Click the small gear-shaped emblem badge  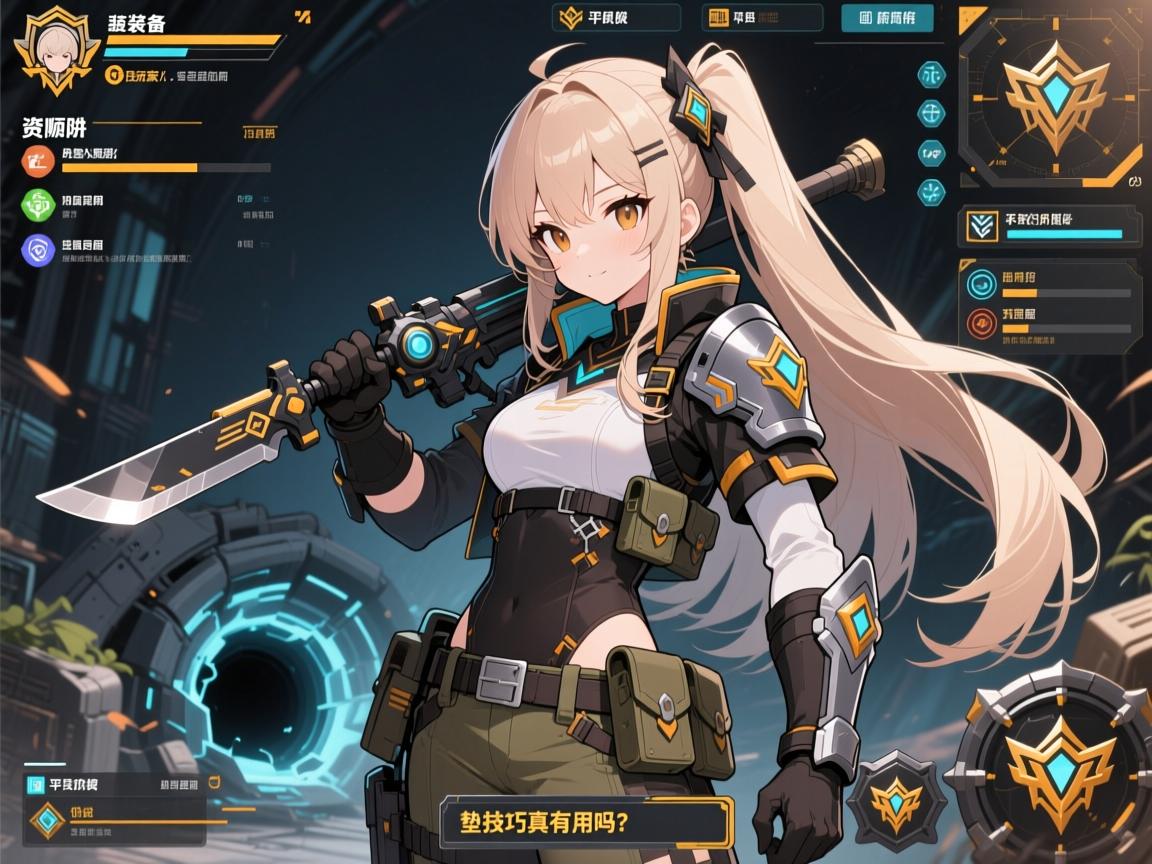pyautogui.click(x=896, y=800)
